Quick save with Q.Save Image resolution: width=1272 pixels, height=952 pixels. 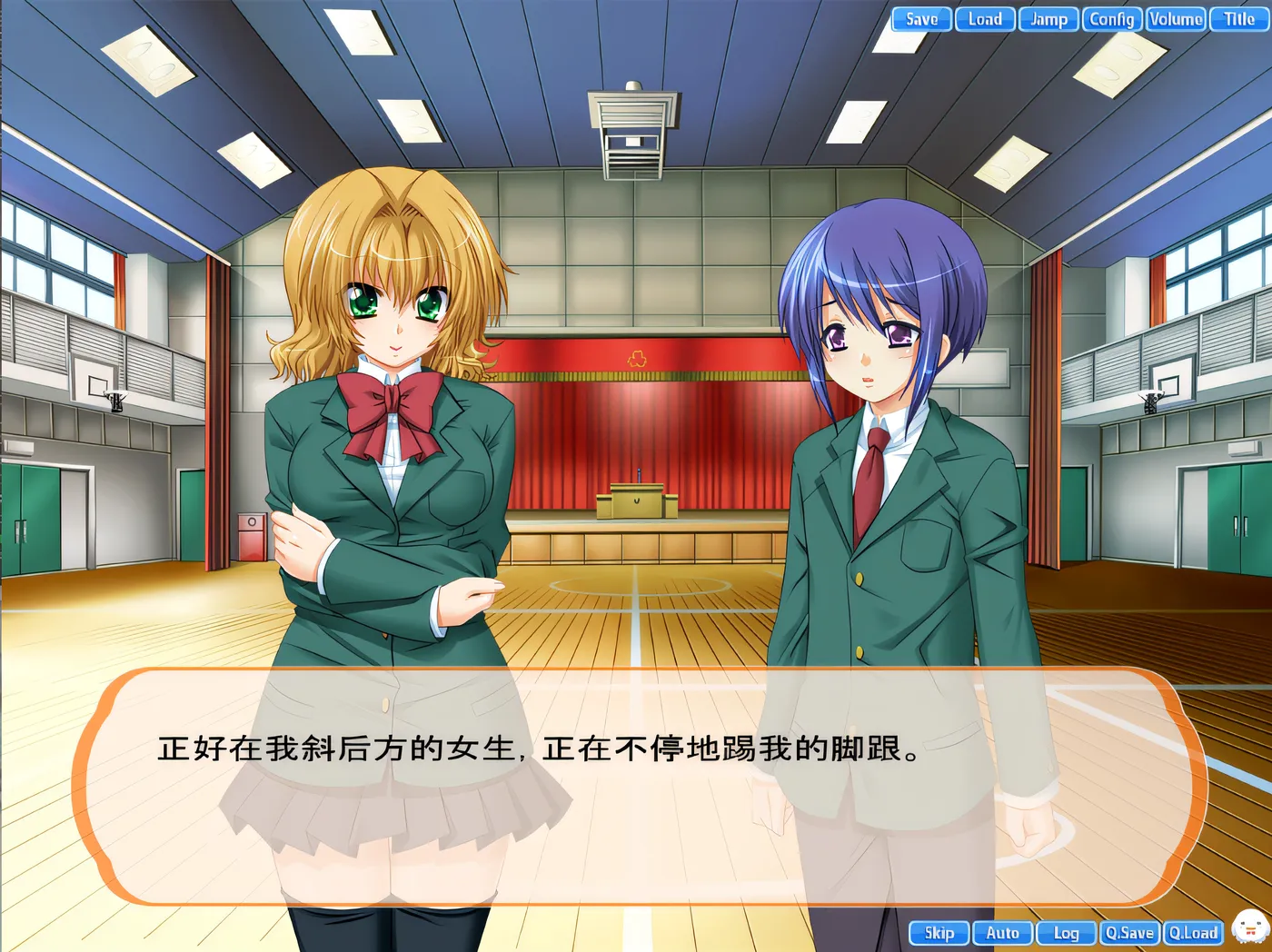tap(1129, 933)
